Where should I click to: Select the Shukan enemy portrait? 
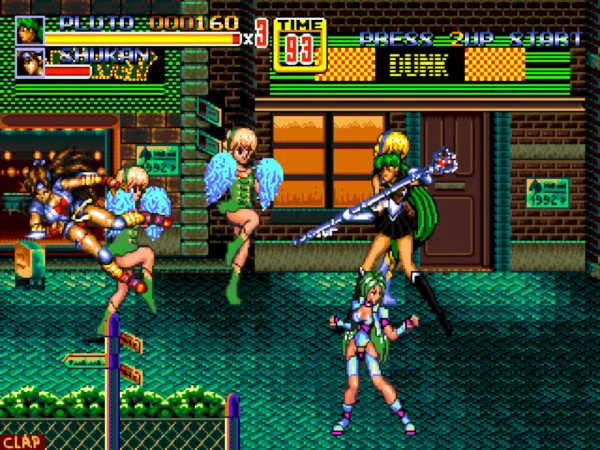tap(30, 64)
